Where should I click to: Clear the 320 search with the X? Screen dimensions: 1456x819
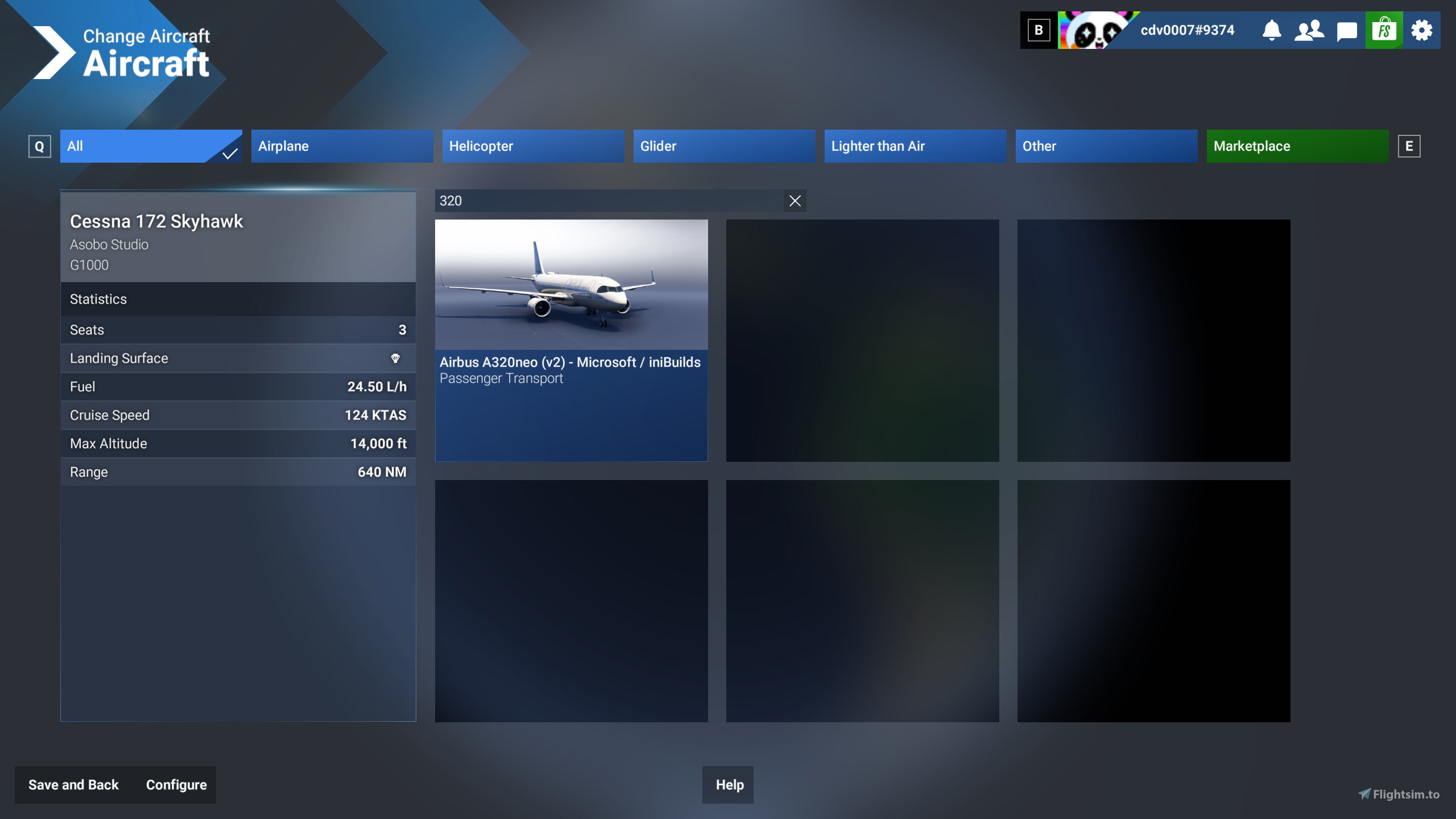[x=795, y=200]
